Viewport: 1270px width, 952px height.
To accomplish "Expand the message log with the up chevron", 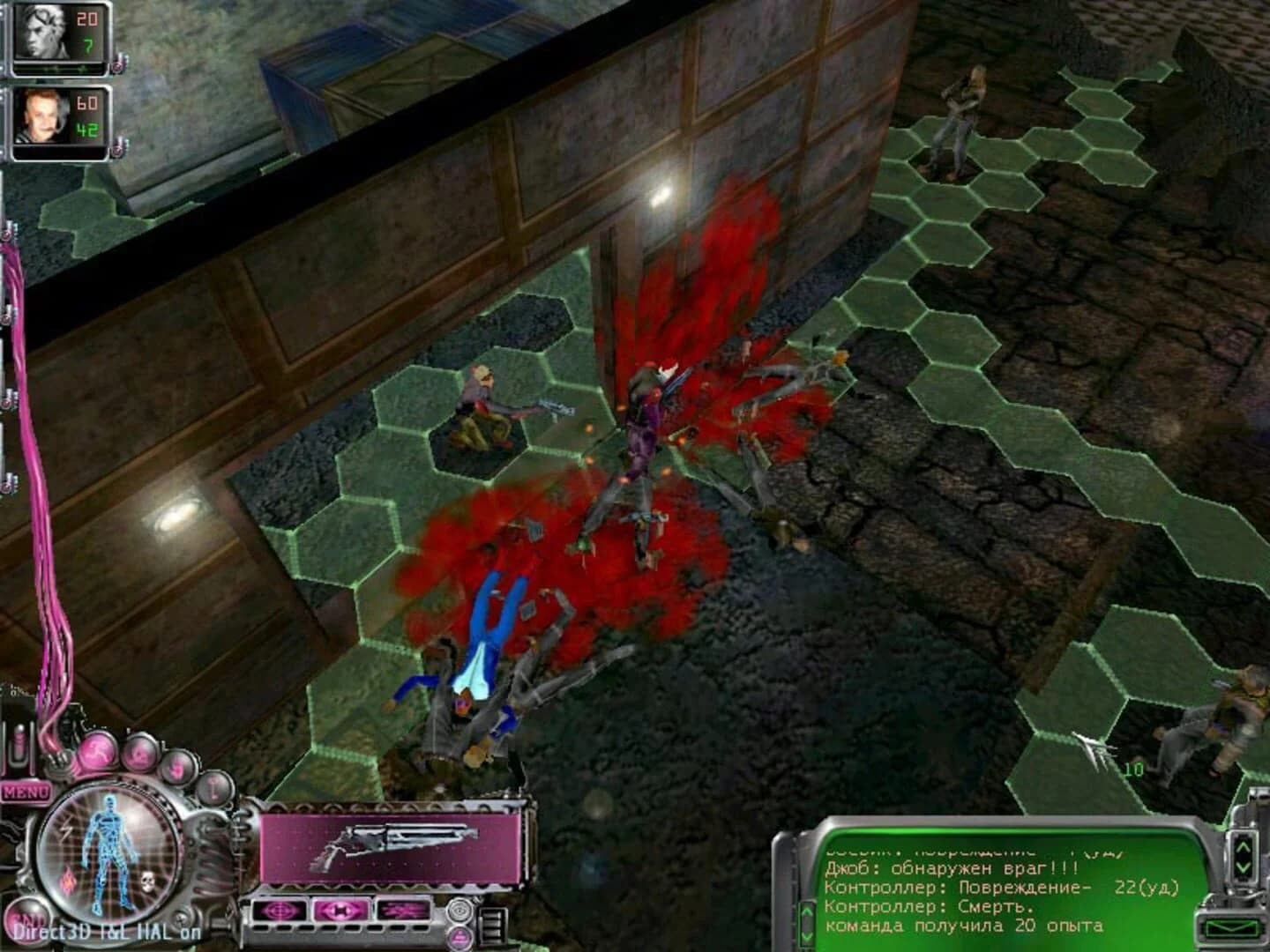I will pos(1242,846).
